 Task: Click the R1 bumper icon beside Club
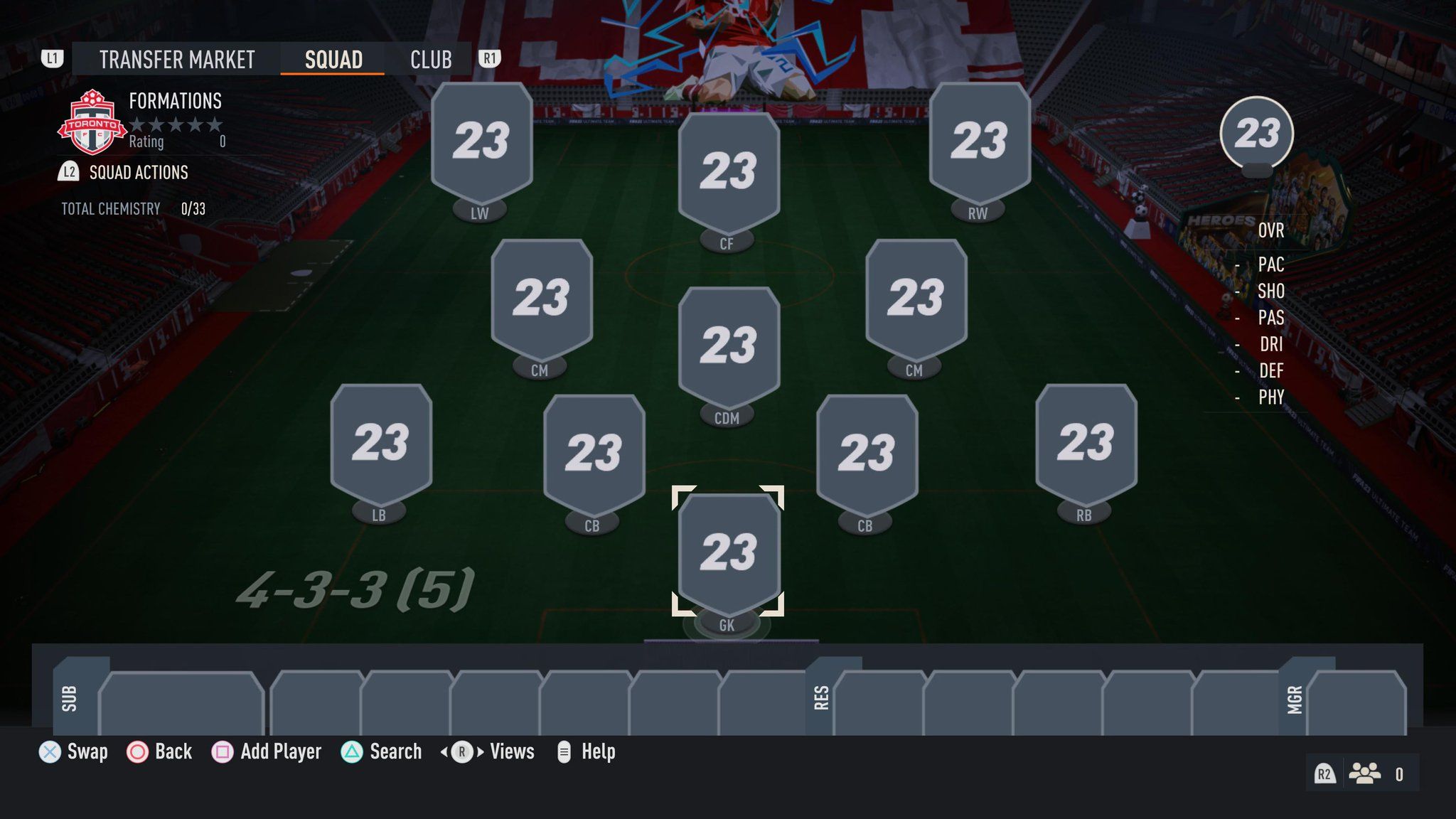(x=488, y=60)
